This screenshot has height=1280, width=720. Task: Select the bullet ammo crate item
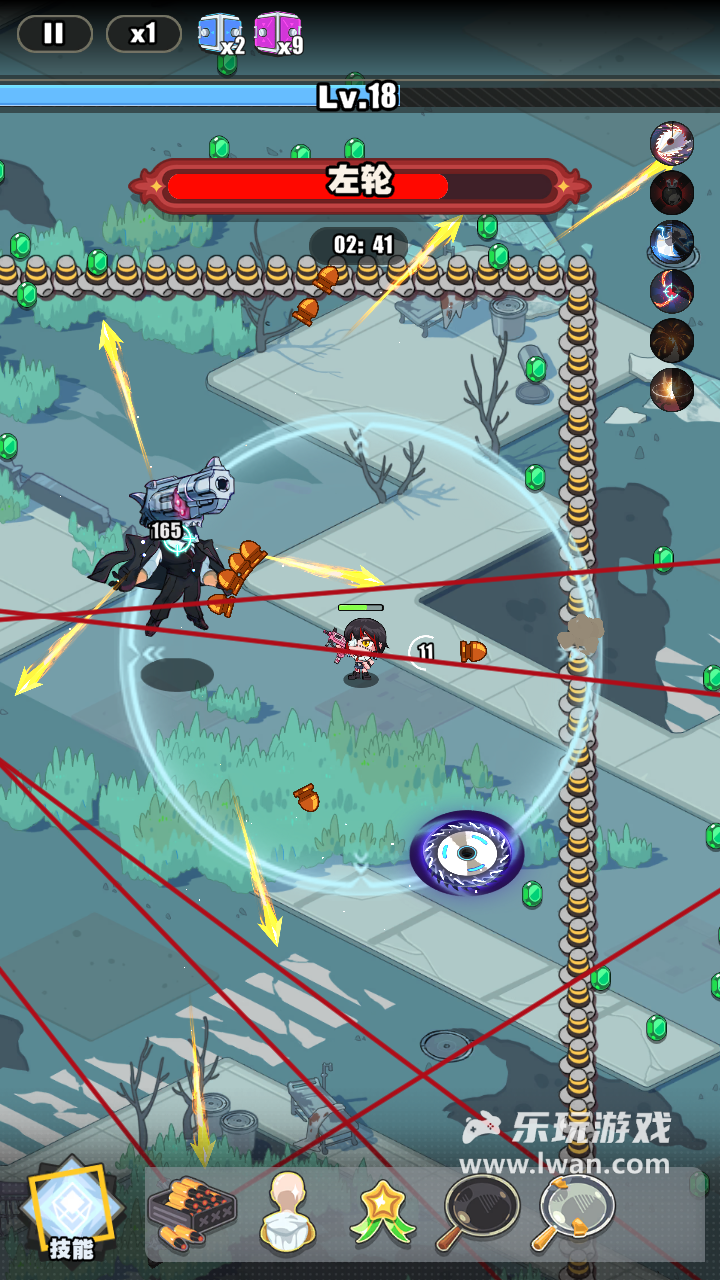coord(191,1213)
